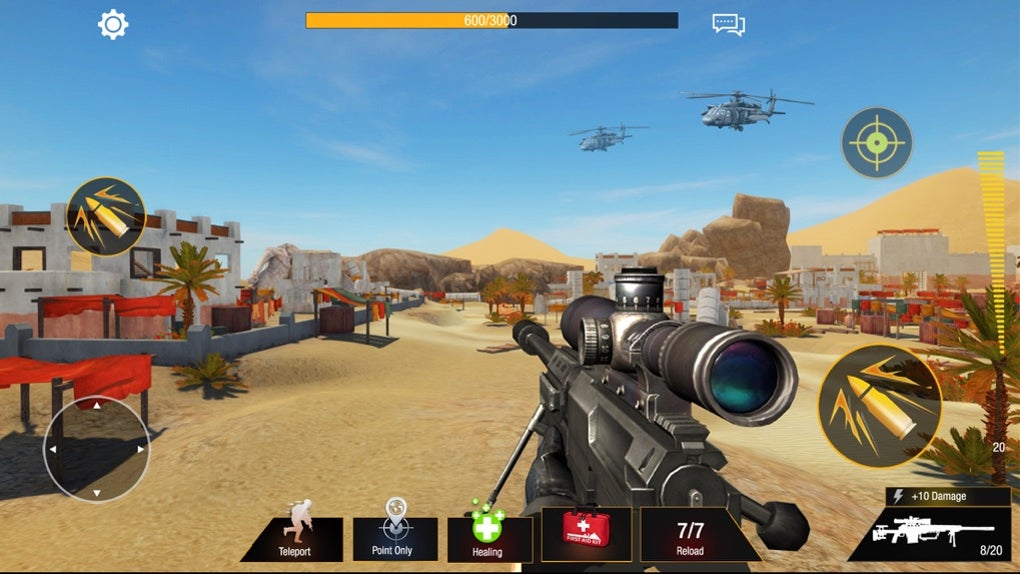The height and width of the screenshot is (574, 1020).
Task: Click the Reload button
Action: (690, 537)
